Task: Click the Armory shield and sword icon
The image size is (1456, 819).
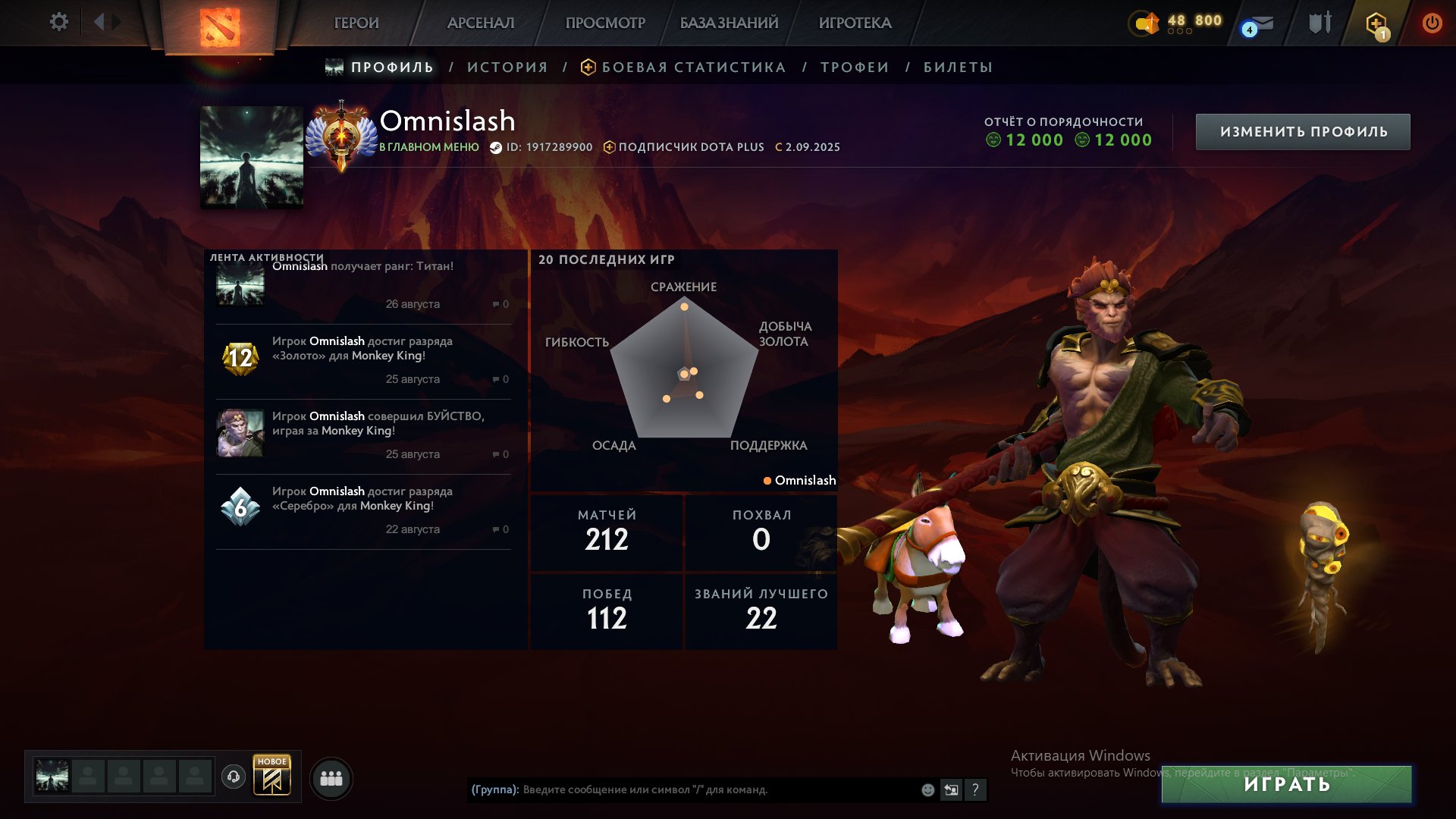Action: (1321, 23)
